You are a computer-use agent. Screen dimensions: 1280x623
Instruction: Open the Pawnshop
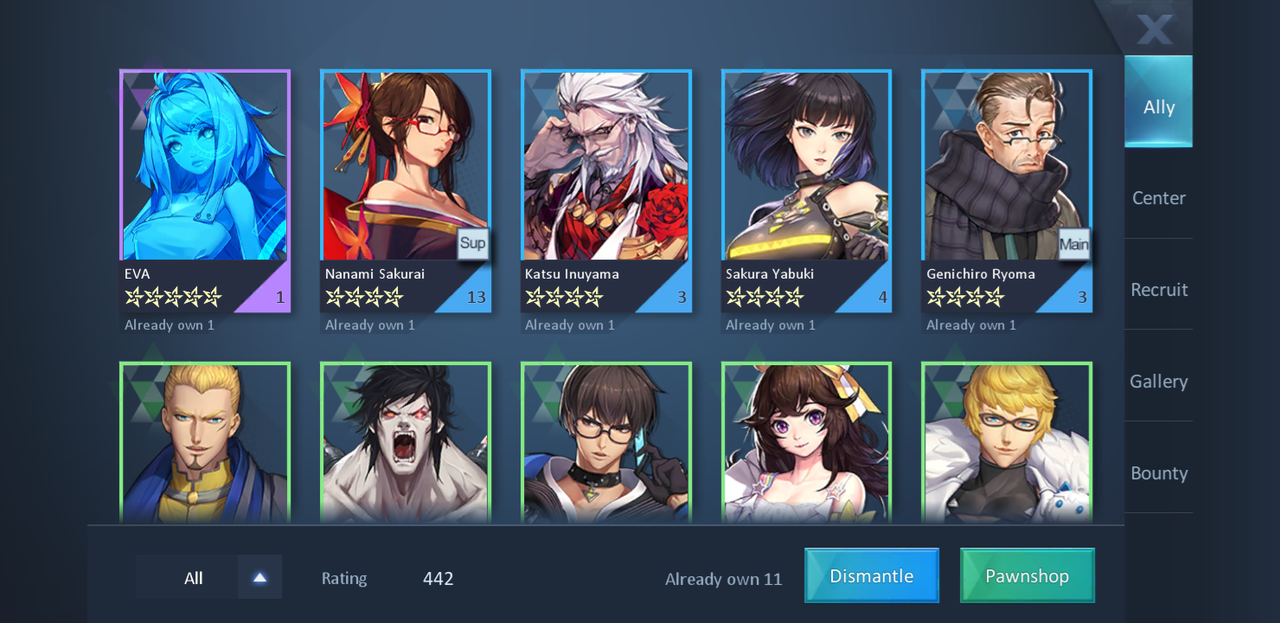[1027, 576]
